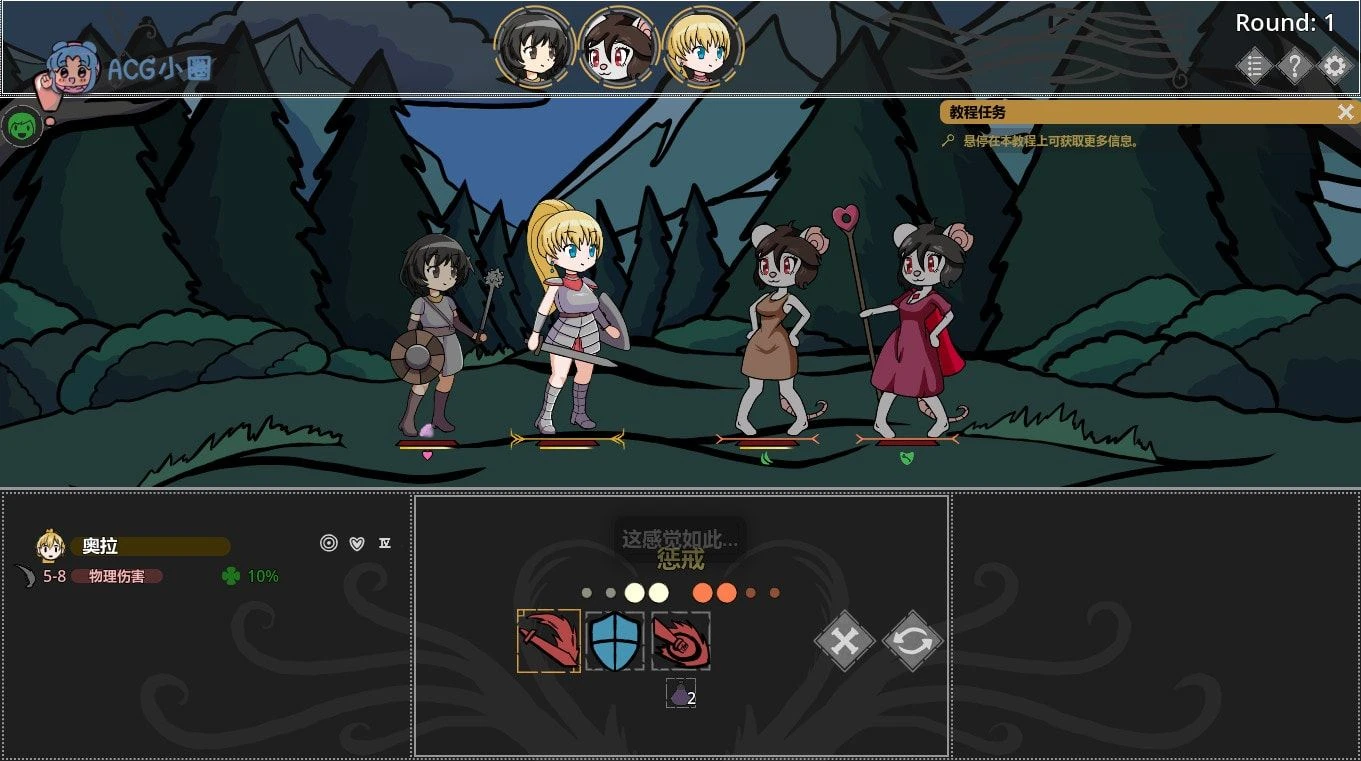Select the blue shield defend skill
Screen dimensions: 1361x761
pos(614,642)
